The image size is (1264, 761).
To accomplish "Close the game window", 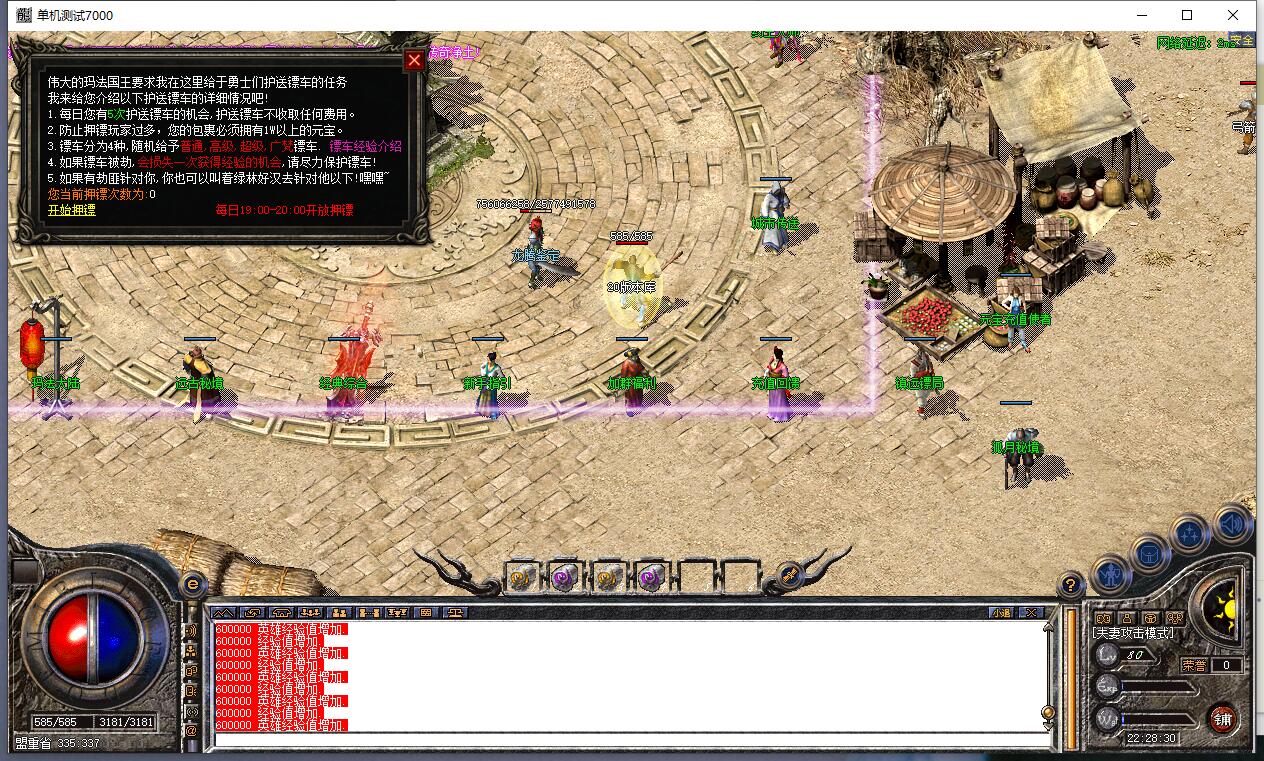I will point(1232,15).
